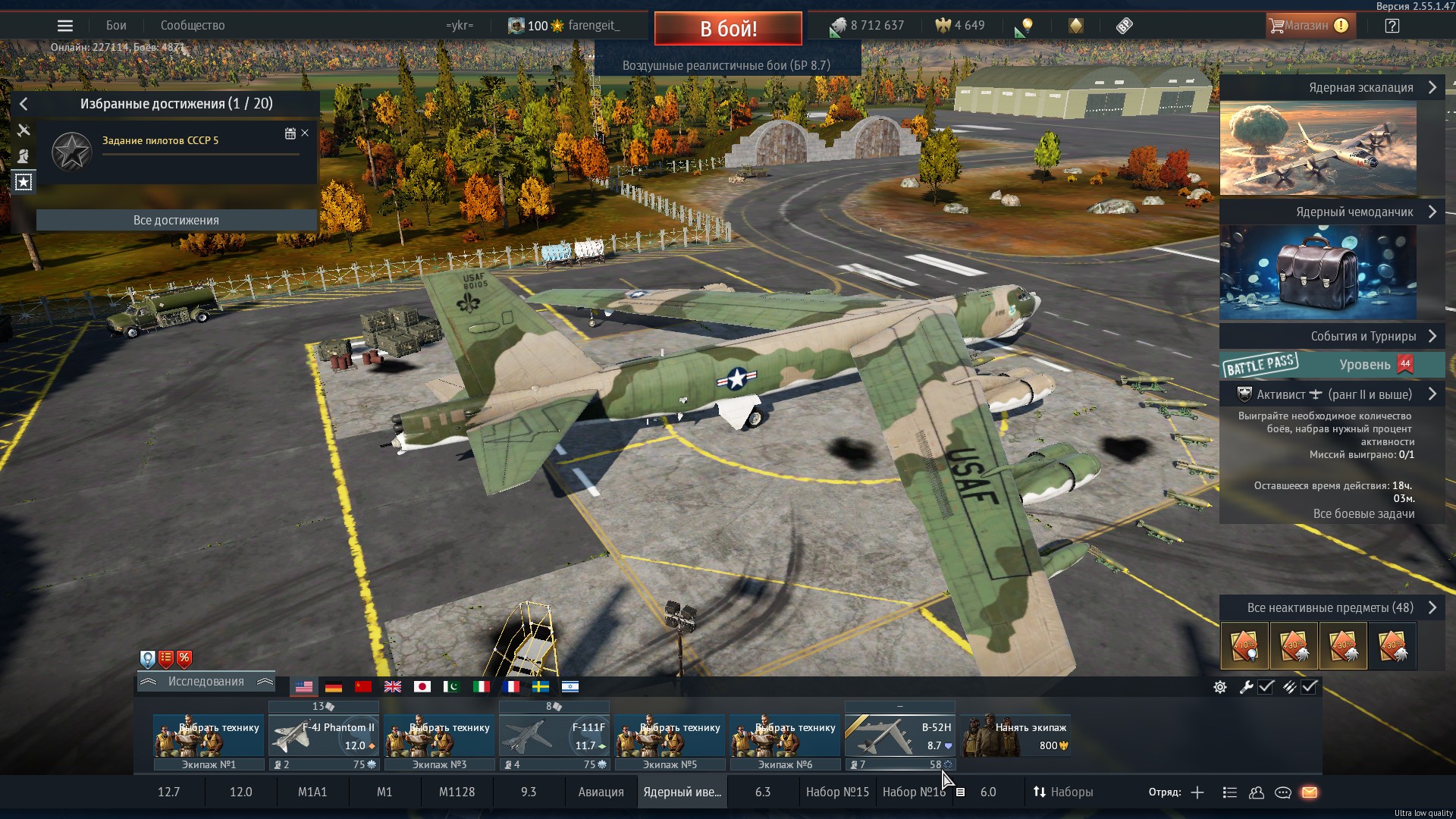View all battle tasks via Все боевые задачи
Image resolution: width=1456 pixels, height=819 pixels.
click(1363, 514)
